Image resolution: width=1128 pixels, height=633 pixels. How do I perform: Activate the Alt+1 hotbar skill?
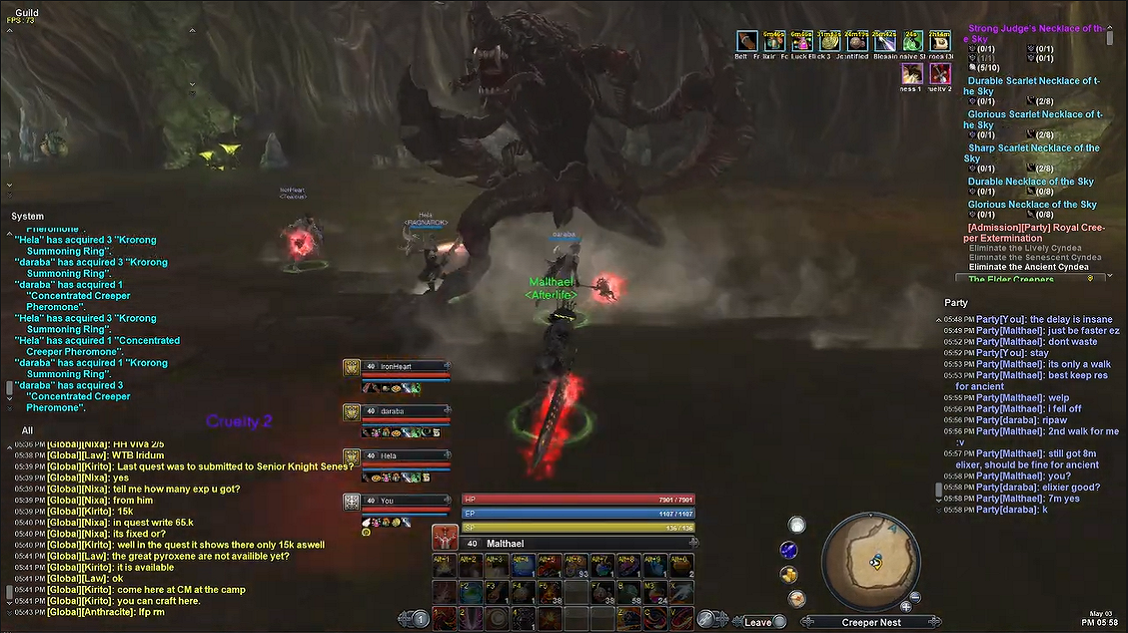443,567
